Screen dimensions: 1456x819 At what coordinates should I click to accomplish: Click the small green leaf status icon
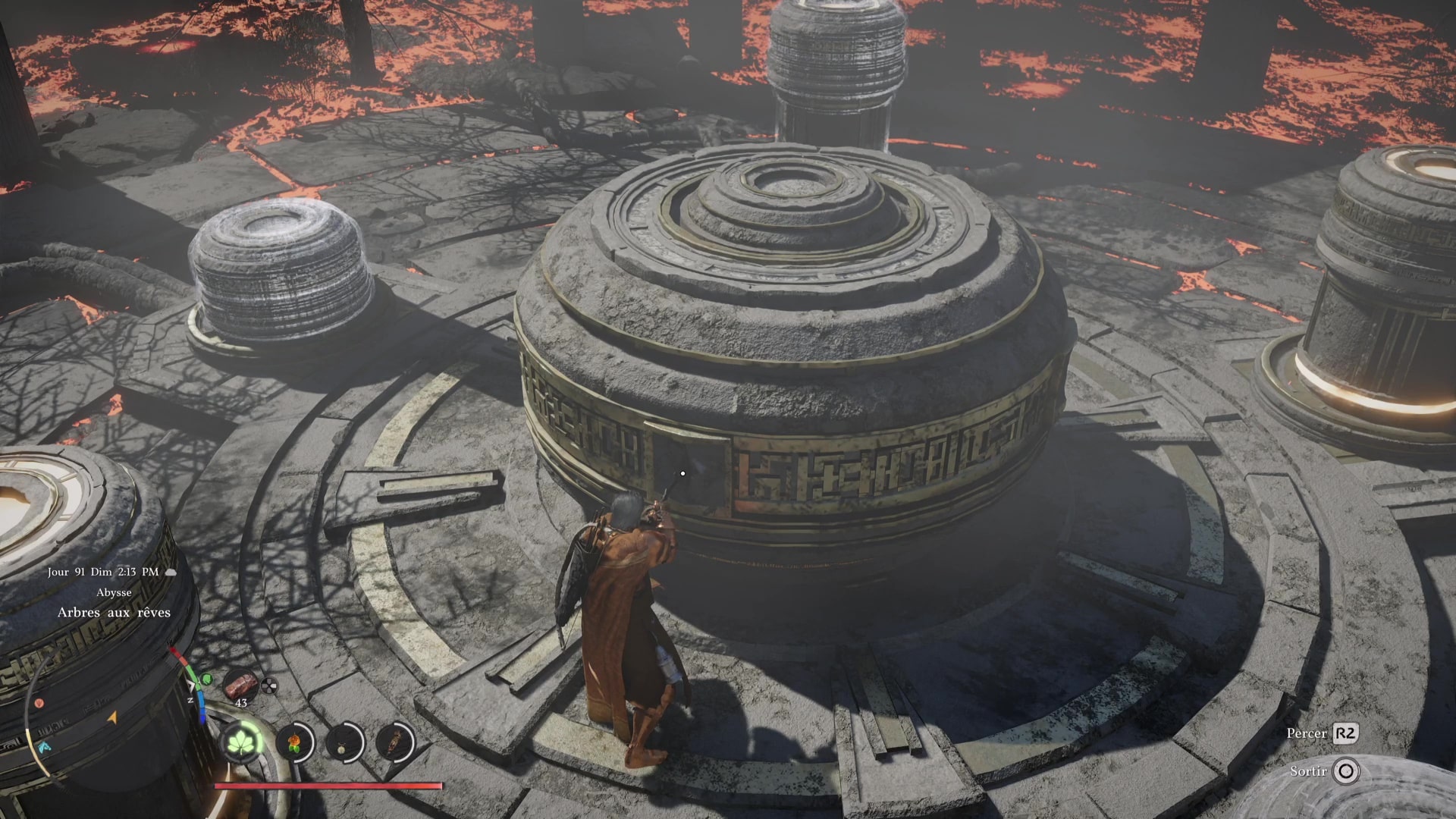point(208,679)
